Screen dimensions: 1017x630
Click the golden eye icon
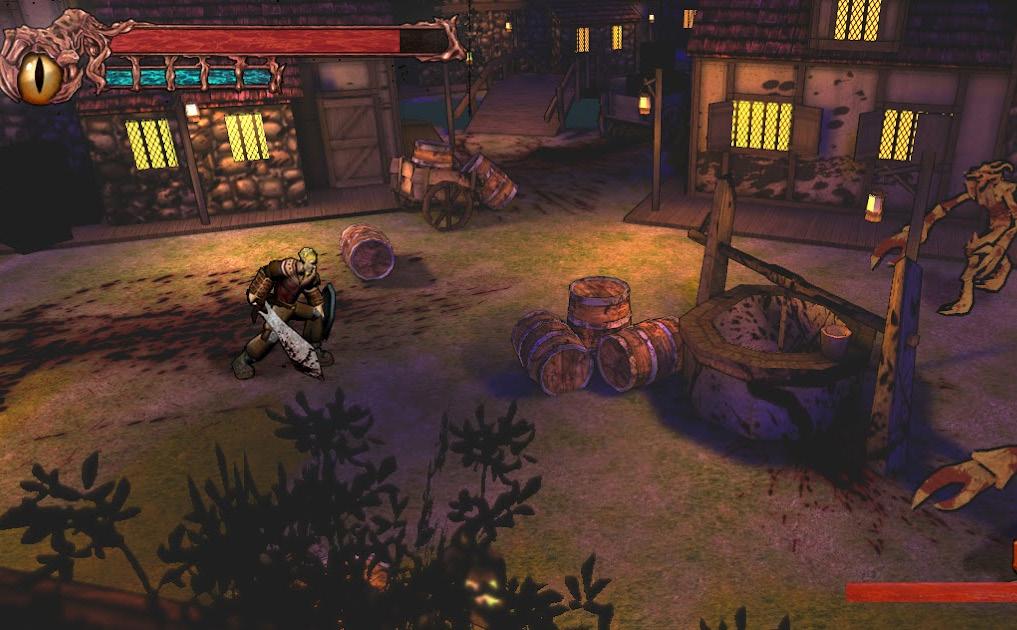tap(40, 77)
